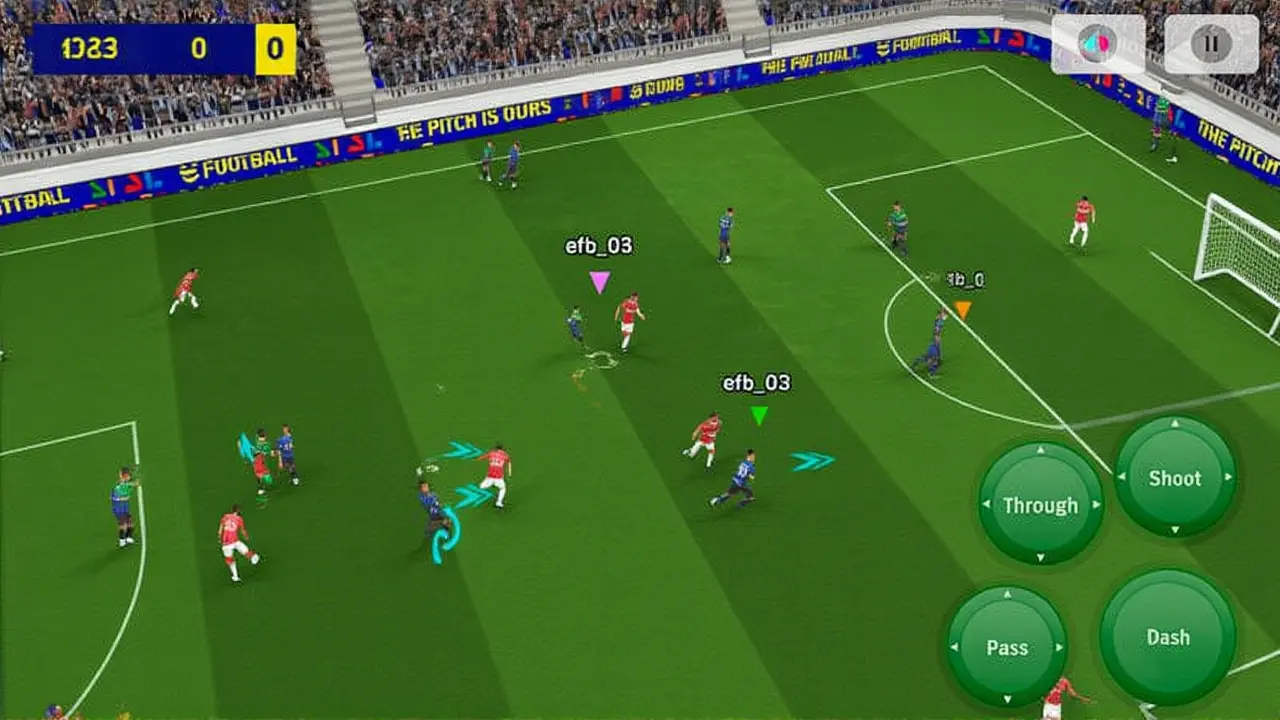Screen dimensions: 1280x720
Task: Toggle pause state with the pause button
Action: coord(1211,44)
